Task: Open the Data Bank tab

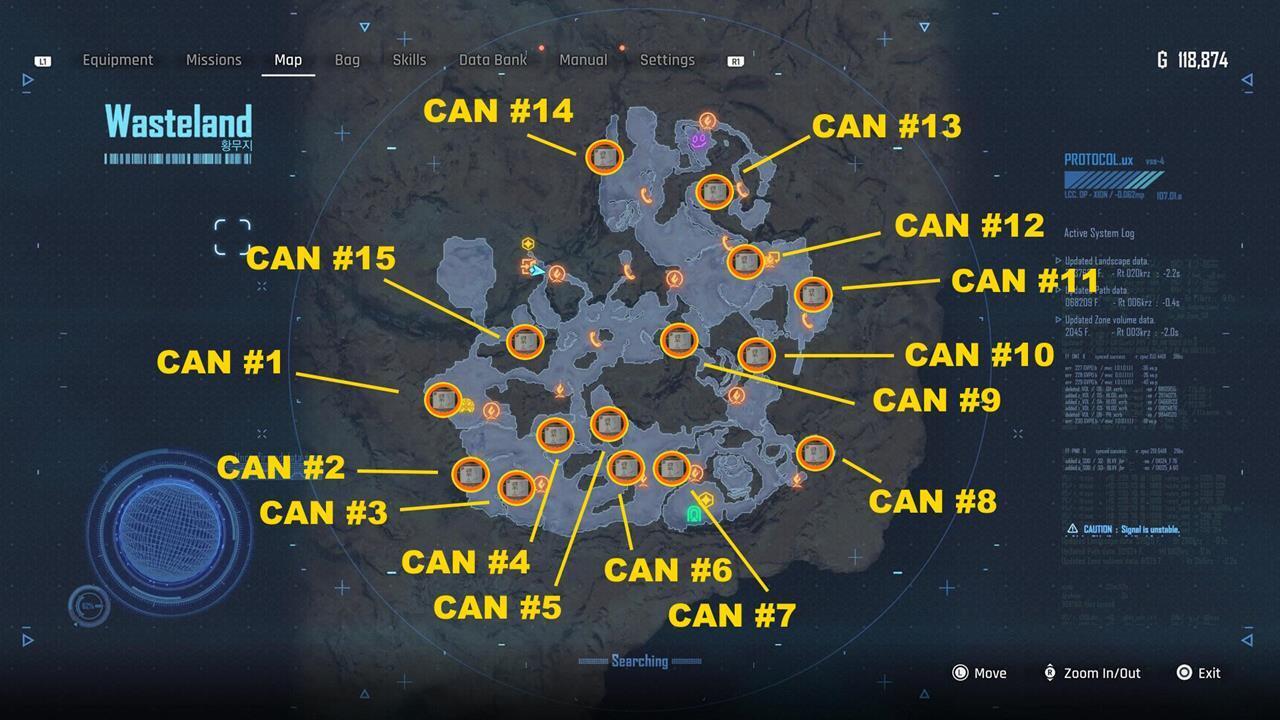Action: pos(493,60)
